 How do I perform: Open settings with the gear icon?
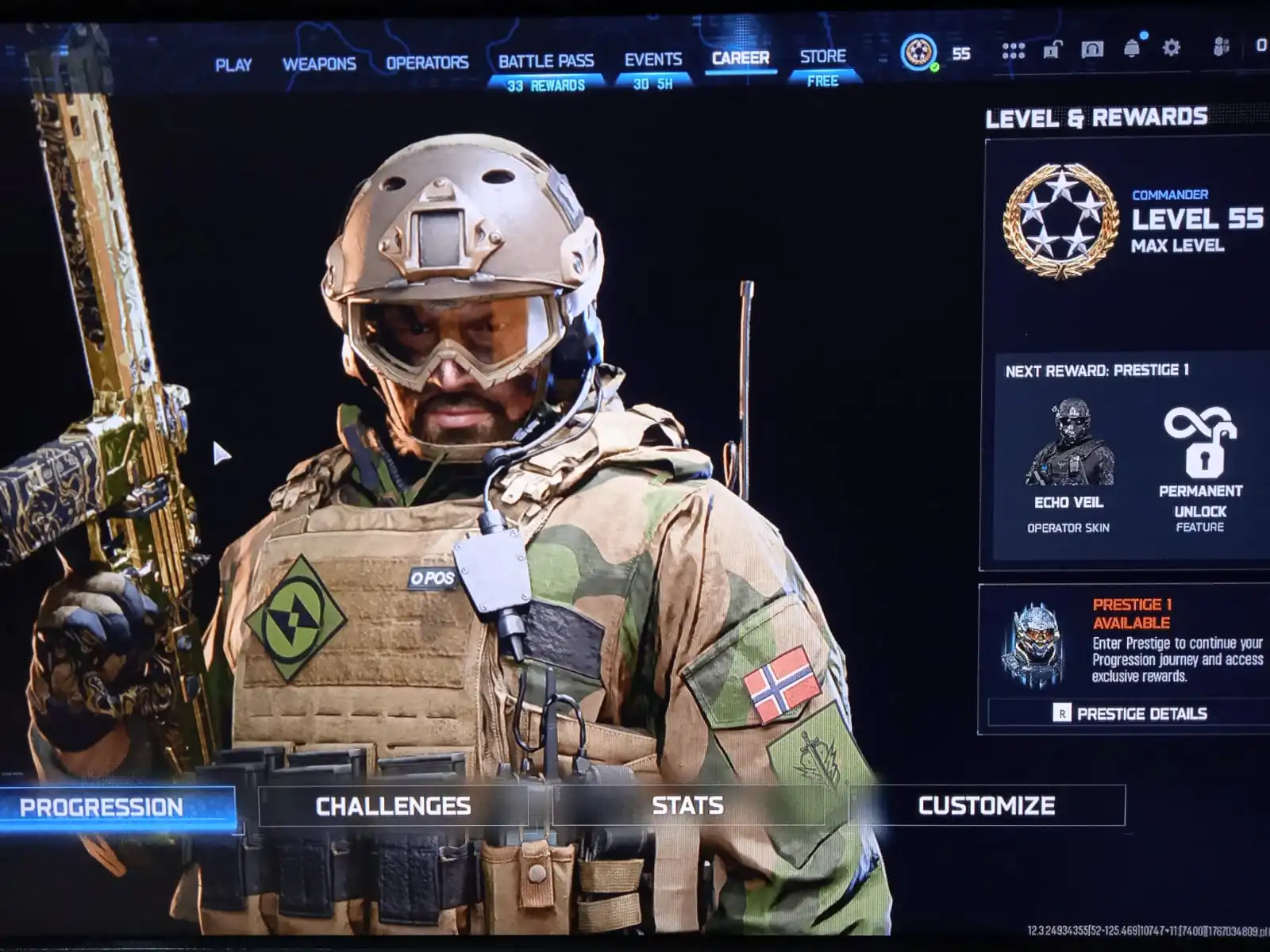point(1171,49)
